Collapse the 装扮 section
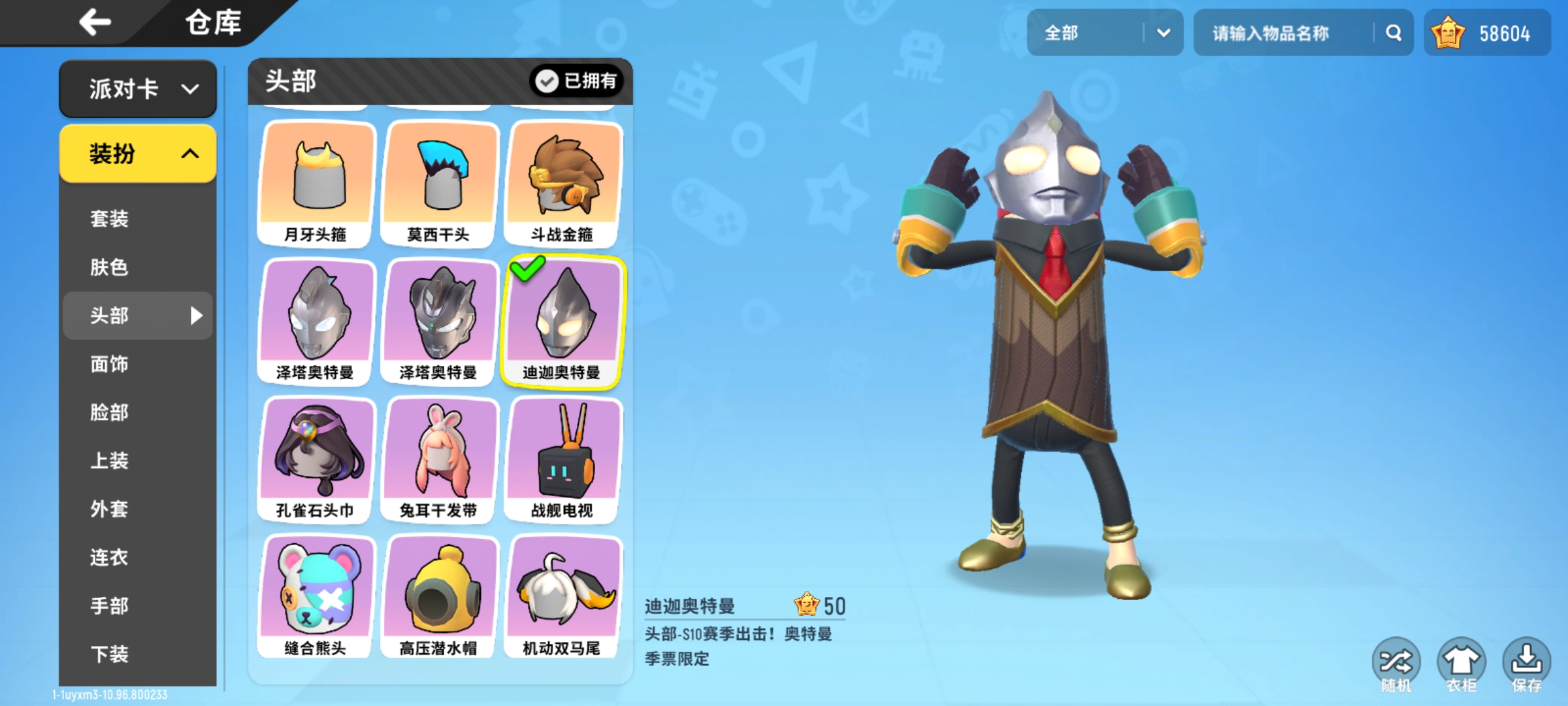Screen dimensions: 1568x706 pos(137,153)
